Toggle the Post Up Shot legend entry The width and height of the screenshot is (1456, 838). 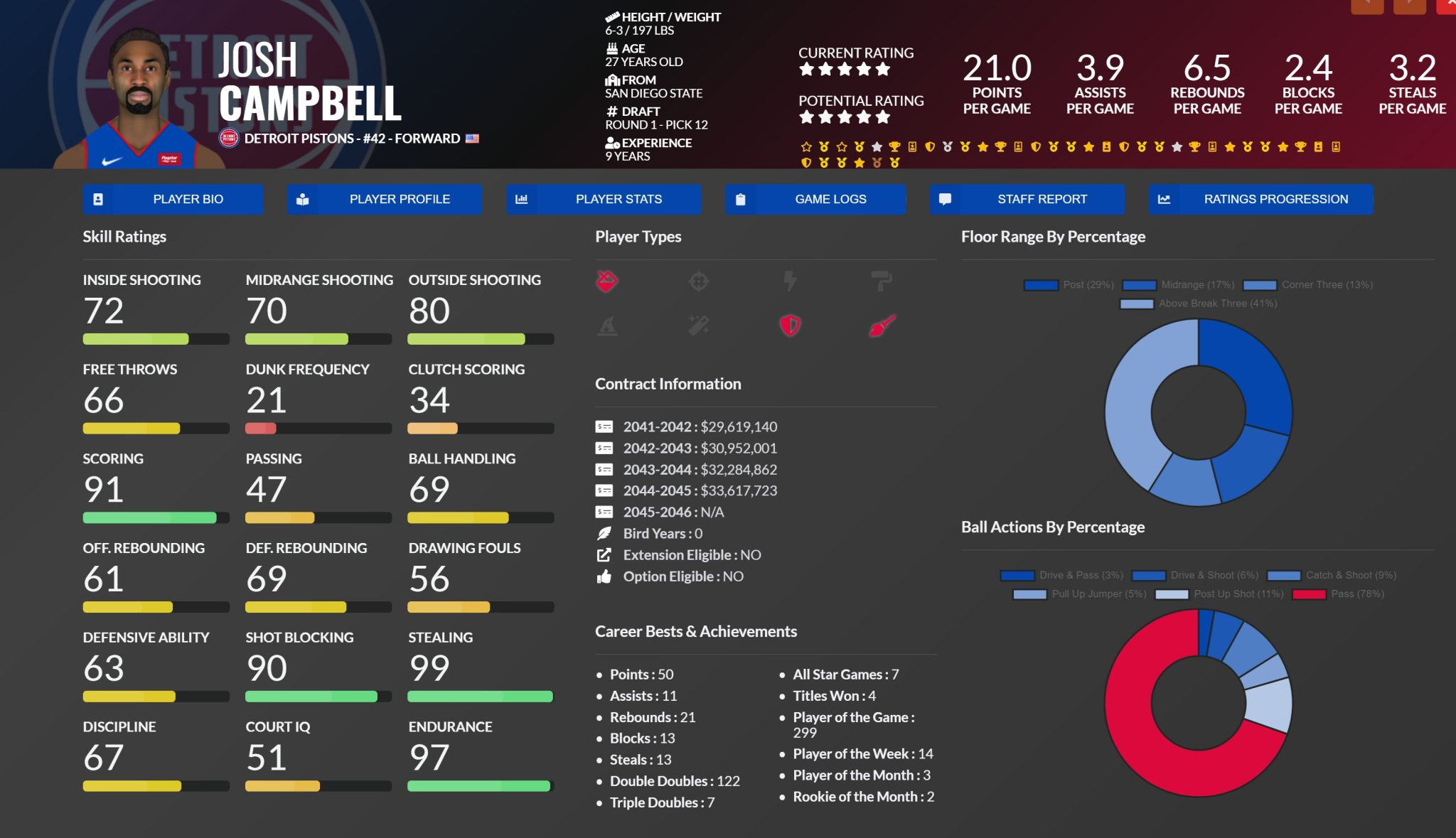(1220, 594)
